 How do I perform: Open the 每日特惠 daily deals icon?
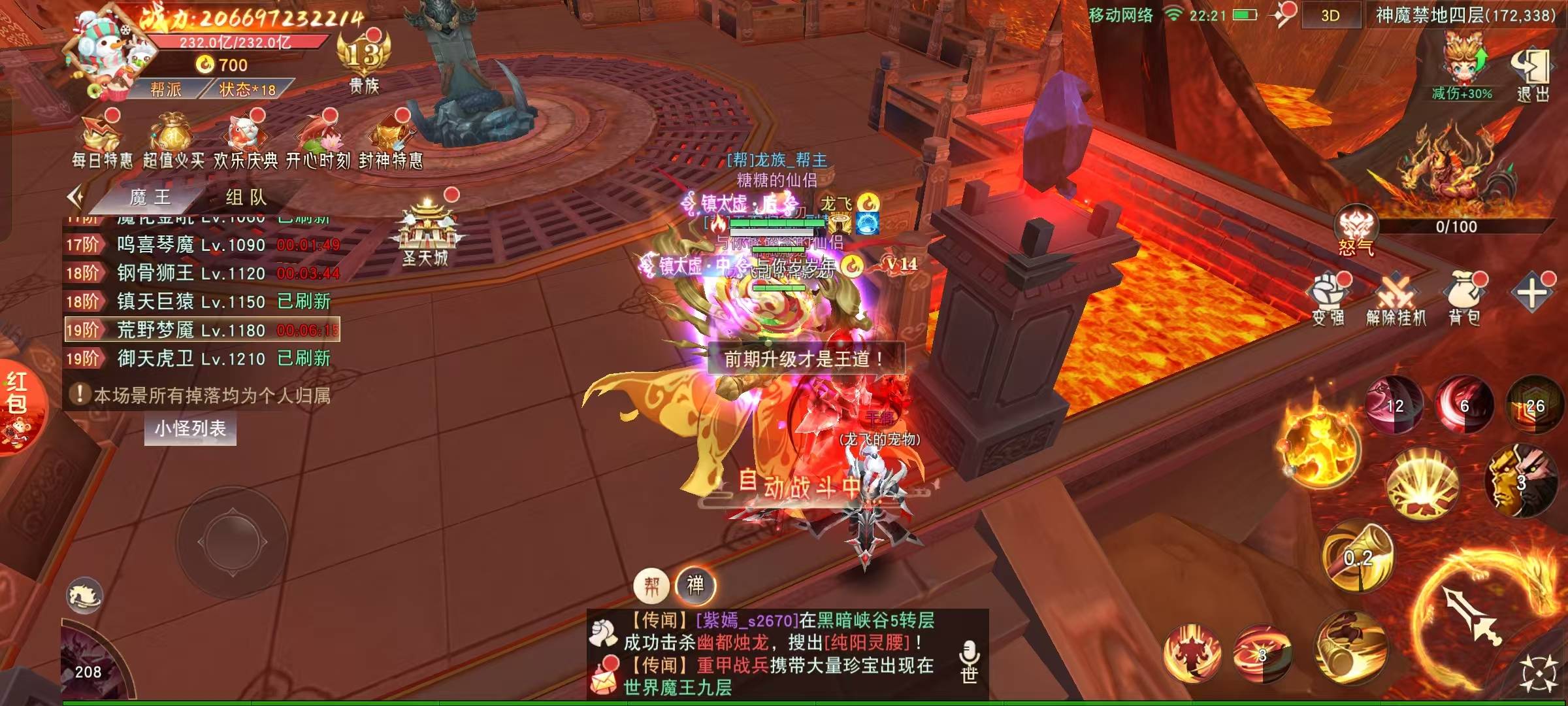pyautogui.click(x=101, y=141)
